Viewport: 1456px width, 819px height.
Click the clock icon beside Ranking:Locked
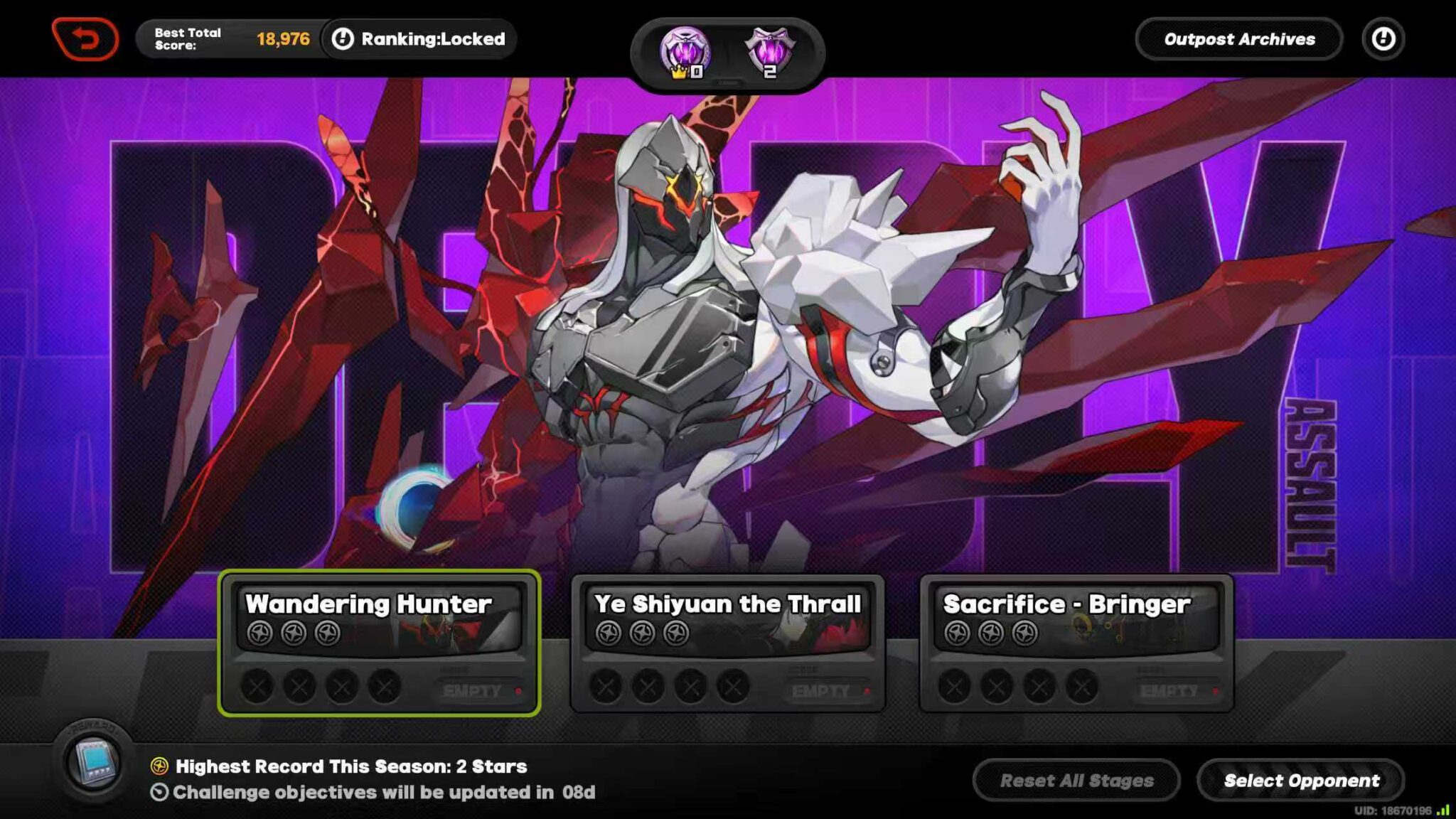(343, 39)
